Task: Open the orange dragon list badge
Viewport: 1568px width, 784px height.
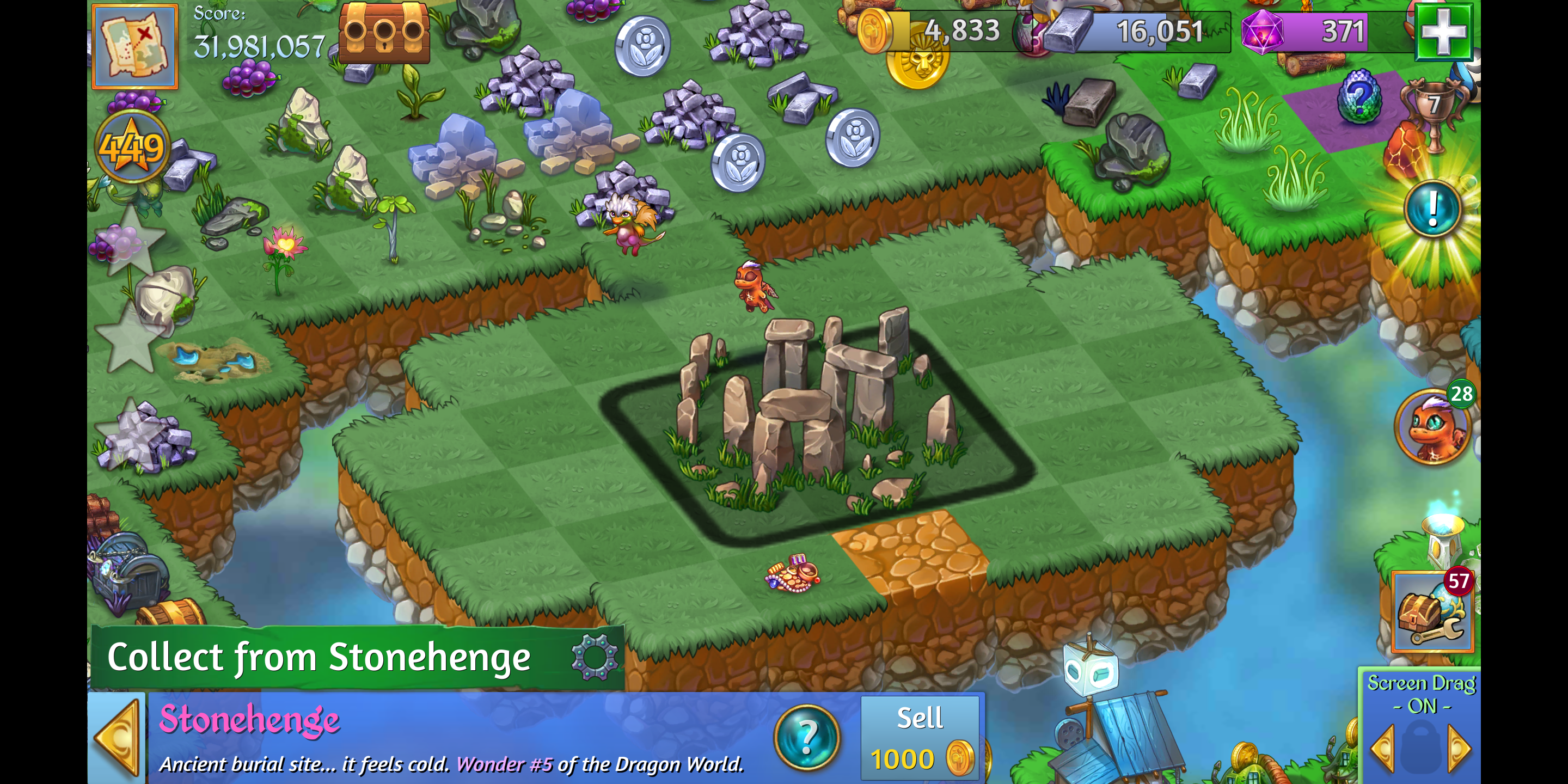Action: pos(1432,427)
